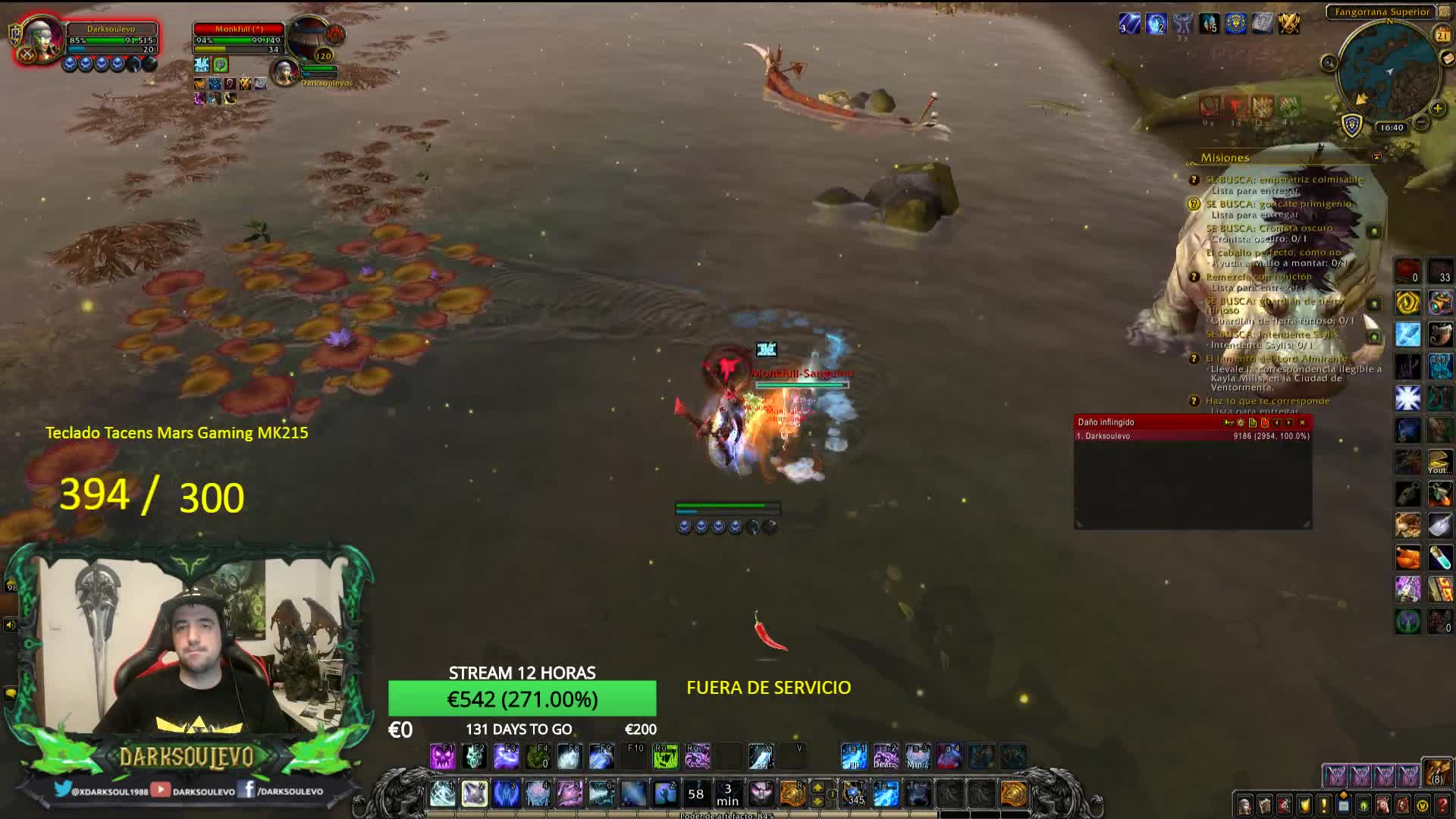Zoom out the minimap with minus button
The image size is (1456, 819).
click(x=1421, y=122)
